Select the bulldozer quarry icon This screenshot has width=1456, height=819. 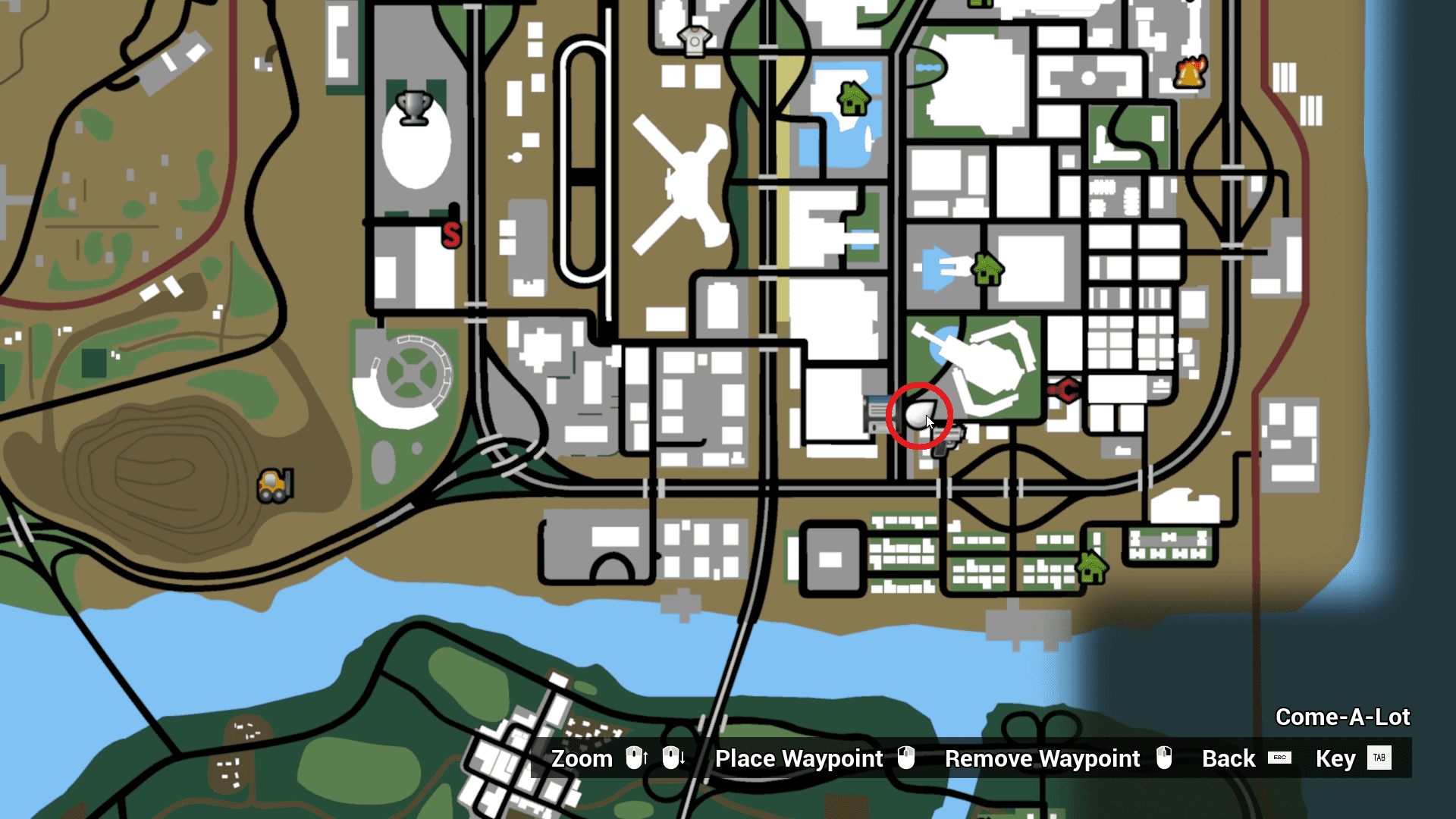click(275, 485)
